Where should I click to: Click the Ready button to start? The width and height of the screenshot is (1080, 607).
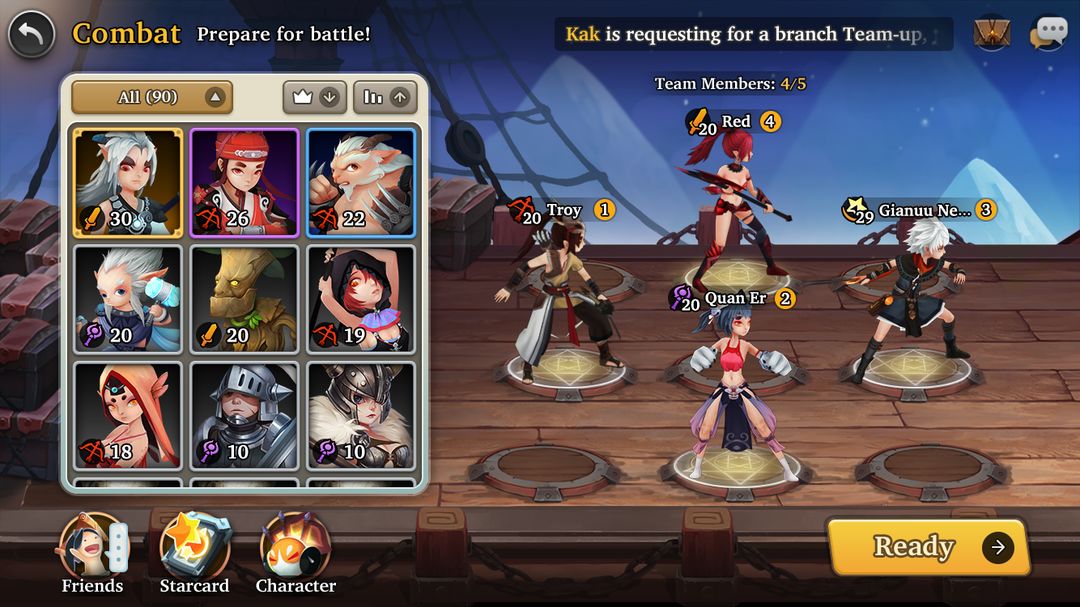(927, 547)
